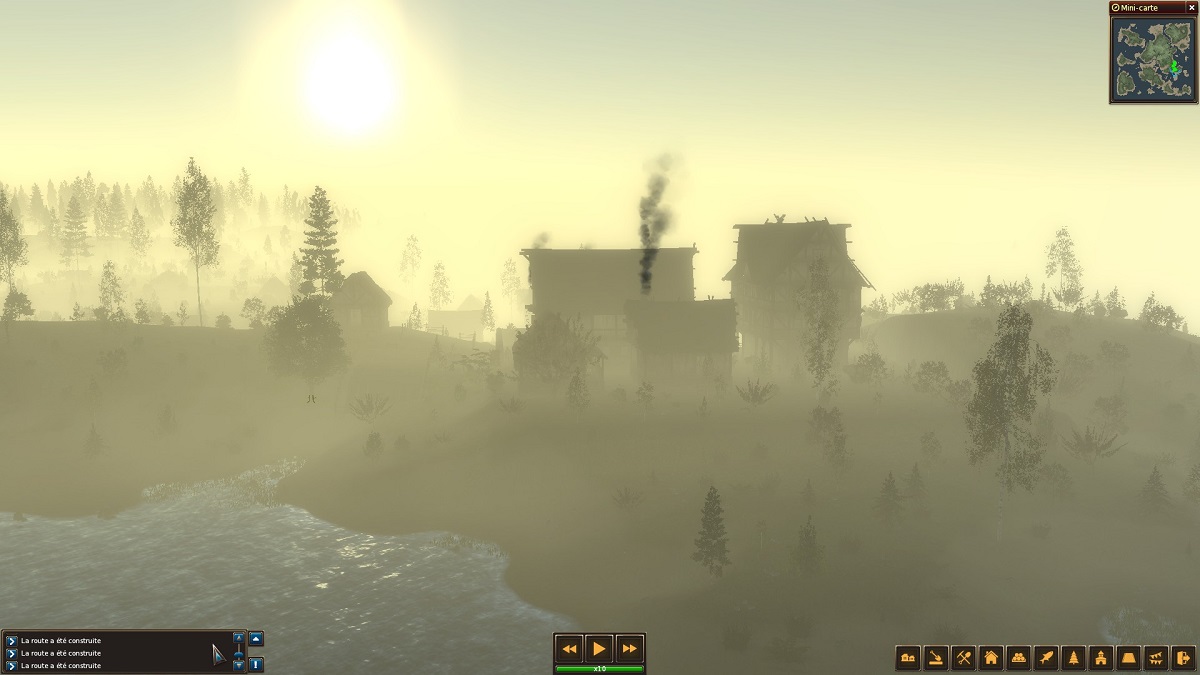Slow down game speed with rewind button

click(x=569, y=648)
